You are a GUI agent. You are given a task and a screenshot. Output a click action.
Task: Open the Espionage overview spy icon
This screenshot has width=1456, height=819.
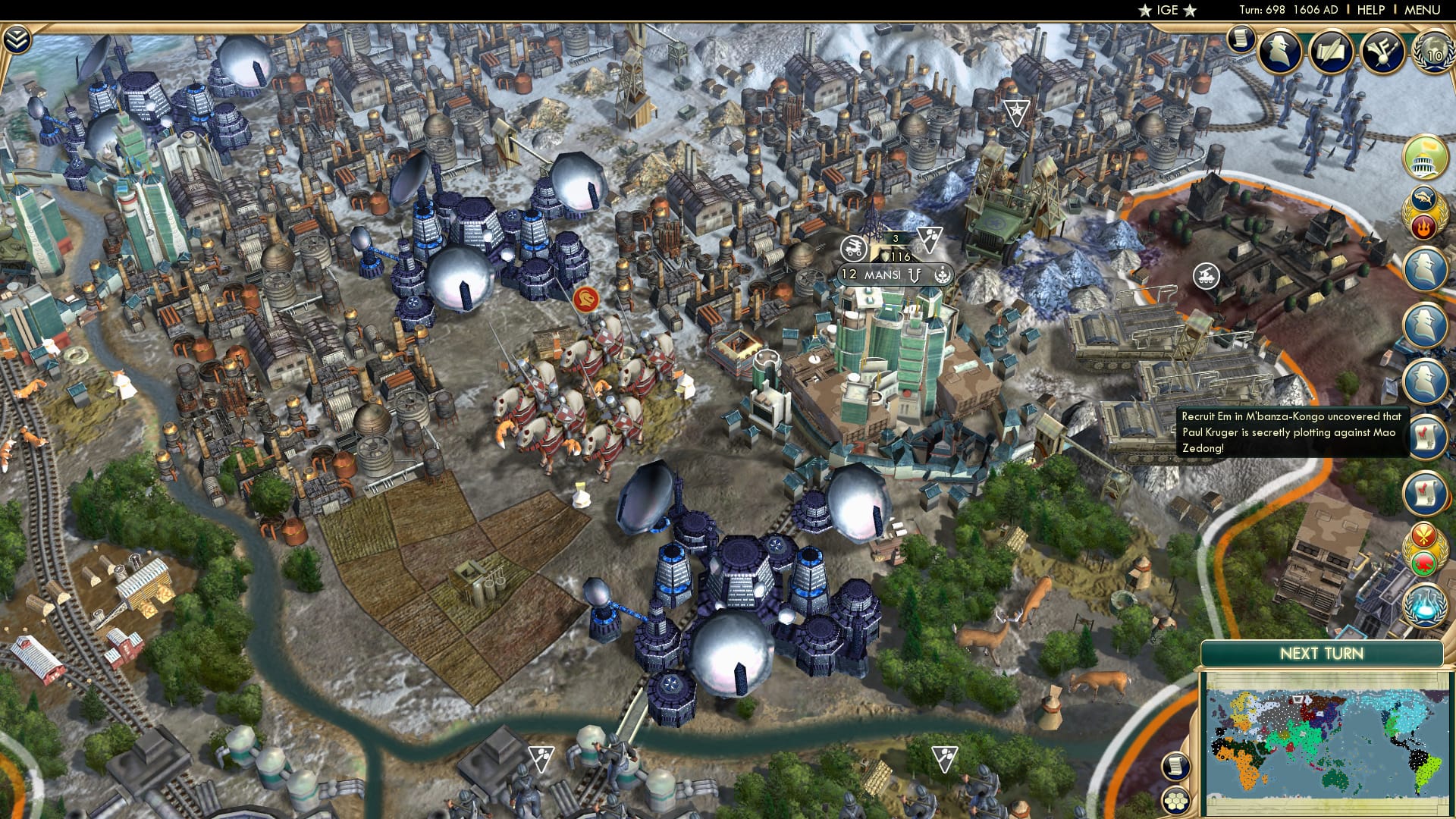pyautogui.click(x=1277, y=53)
